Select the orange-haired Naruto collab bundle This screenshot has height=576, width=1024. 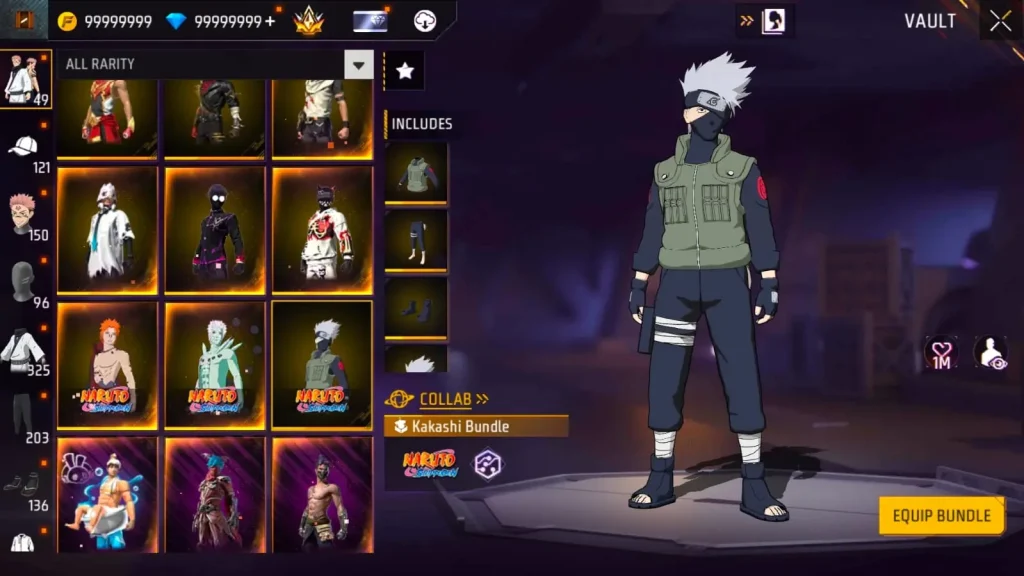[x=108, y=365]
